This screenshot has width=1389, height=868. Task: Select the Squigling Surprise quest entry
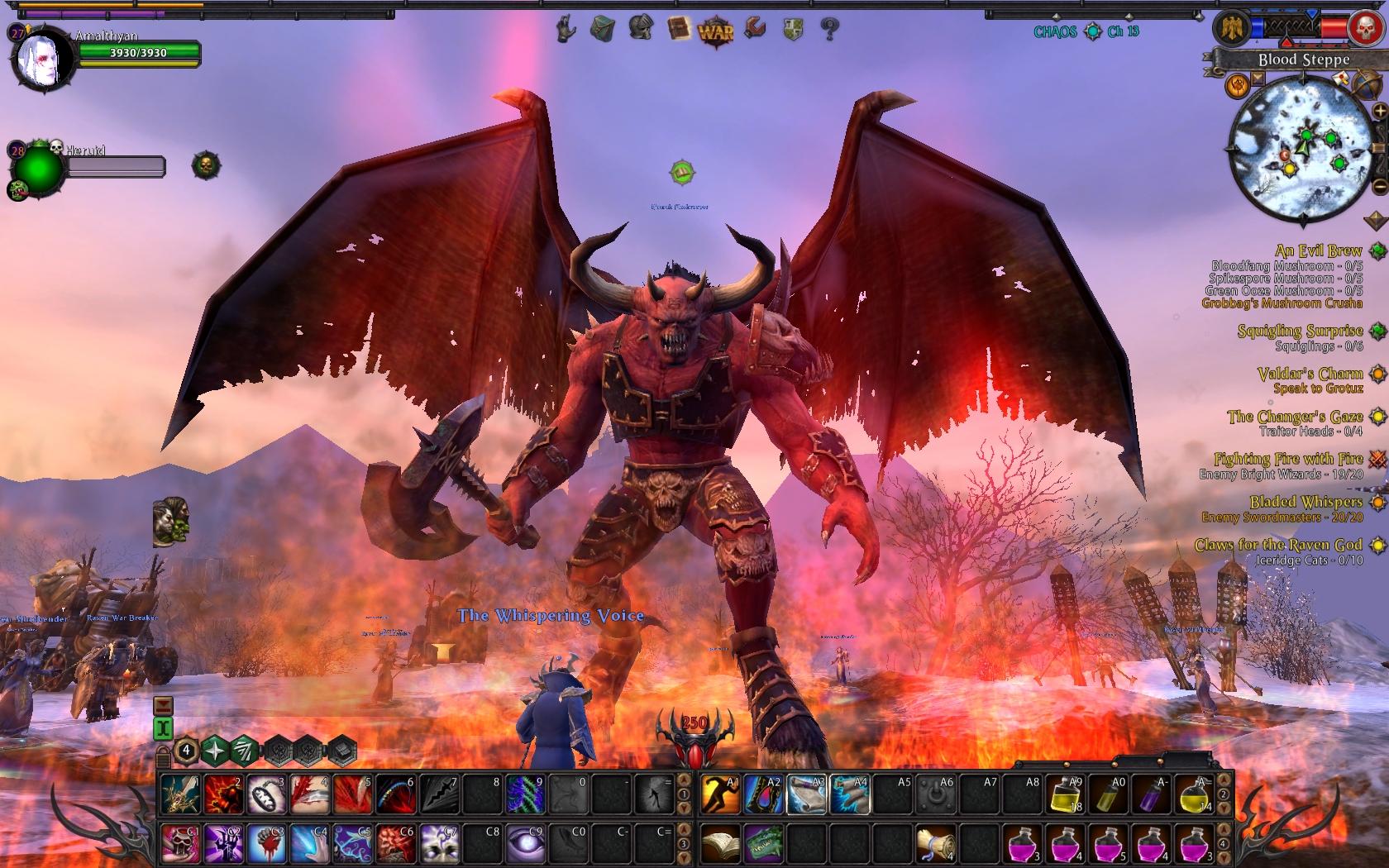1300,331
